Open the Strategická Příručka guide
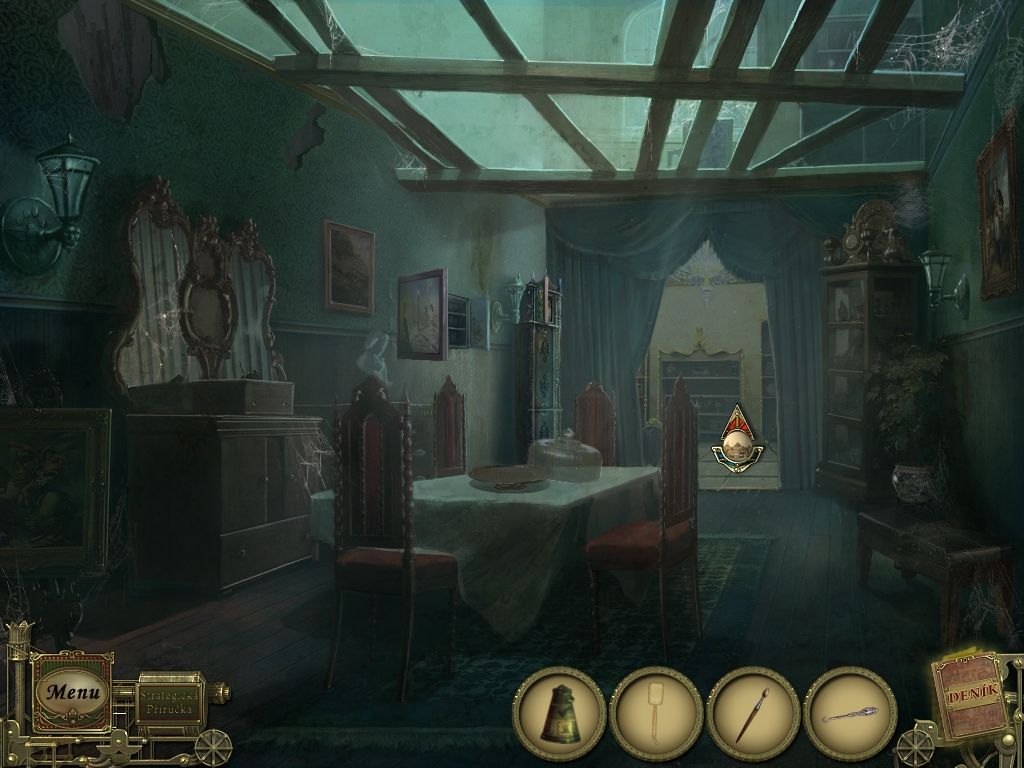Image resolution: width=1024 pixels, height=768 pixels. (171, 697)
